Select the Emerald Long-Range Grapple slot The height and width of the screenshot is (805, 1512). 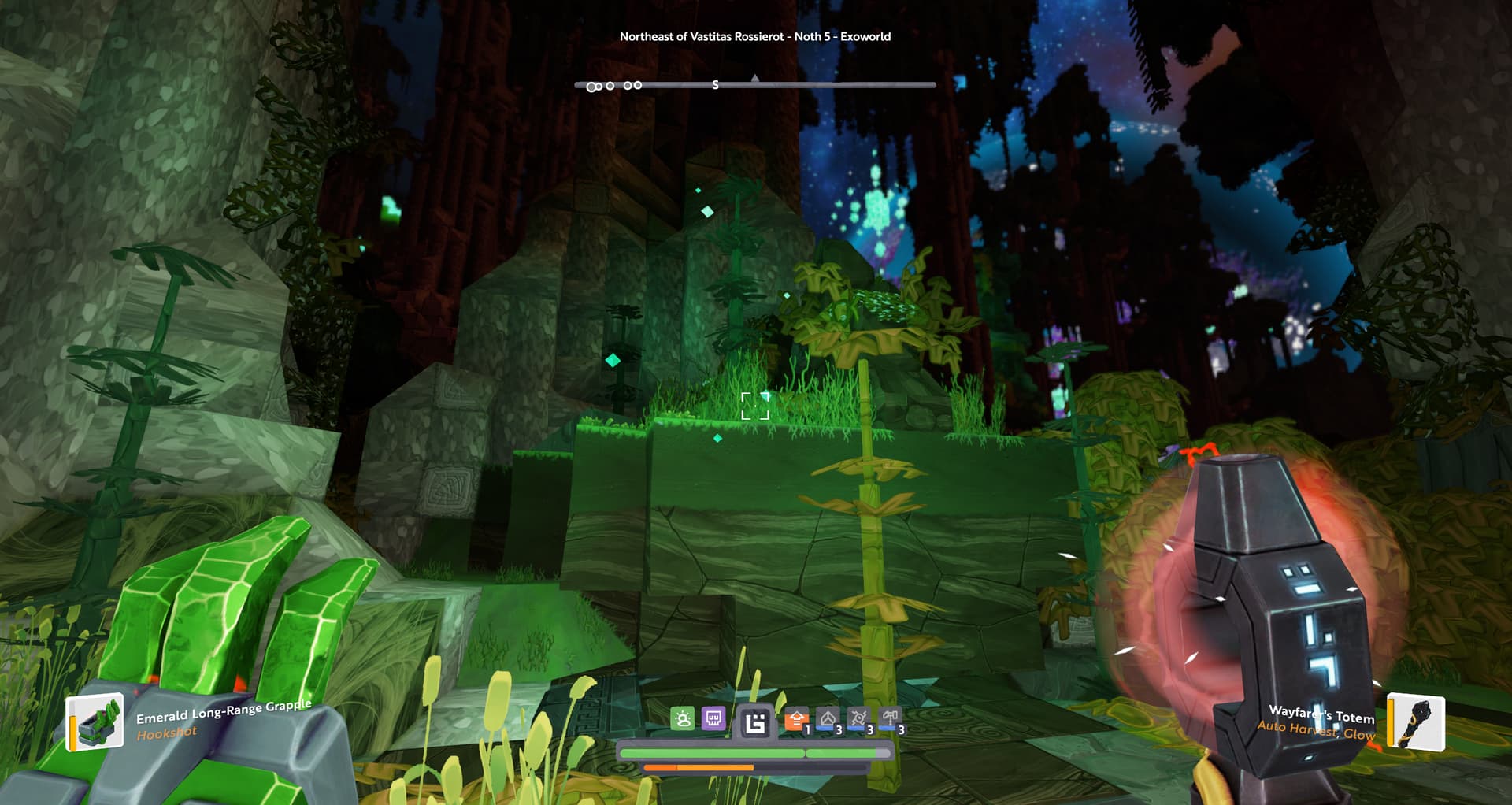[95, 721]
